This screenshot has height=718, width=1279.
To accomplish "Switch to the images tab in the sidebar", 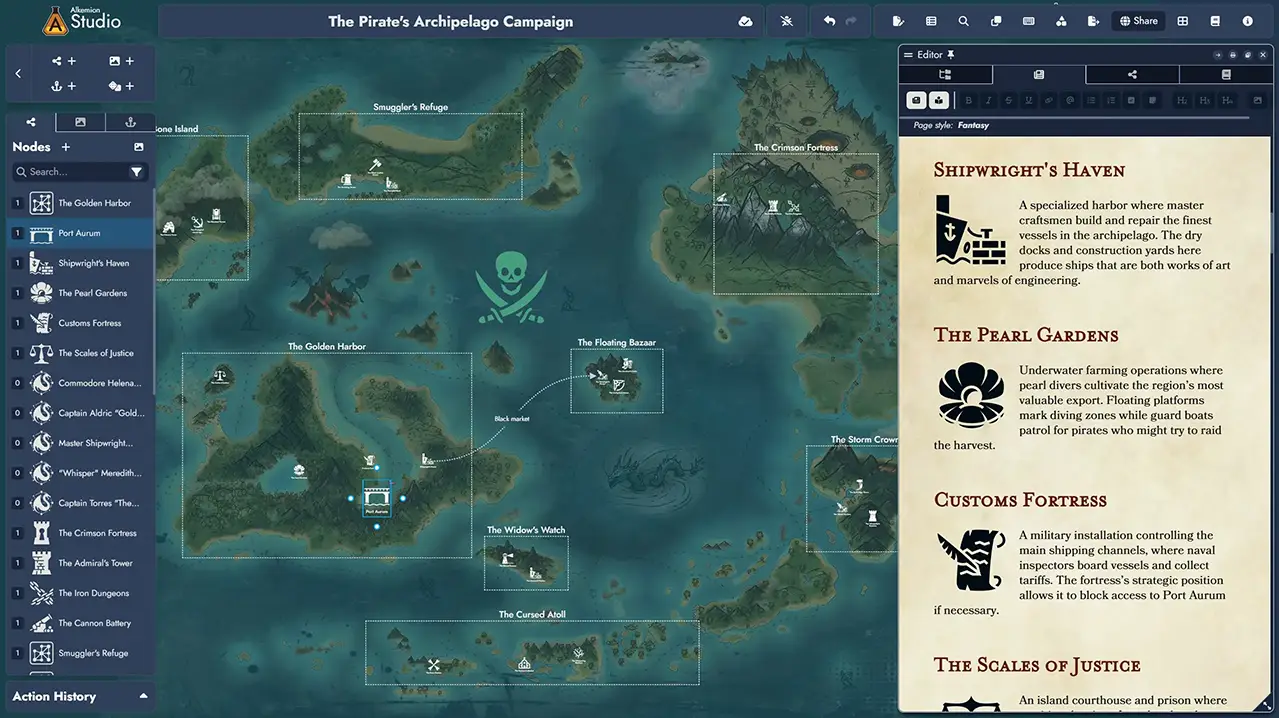I will pyautogui.click(x=81, y=122).
